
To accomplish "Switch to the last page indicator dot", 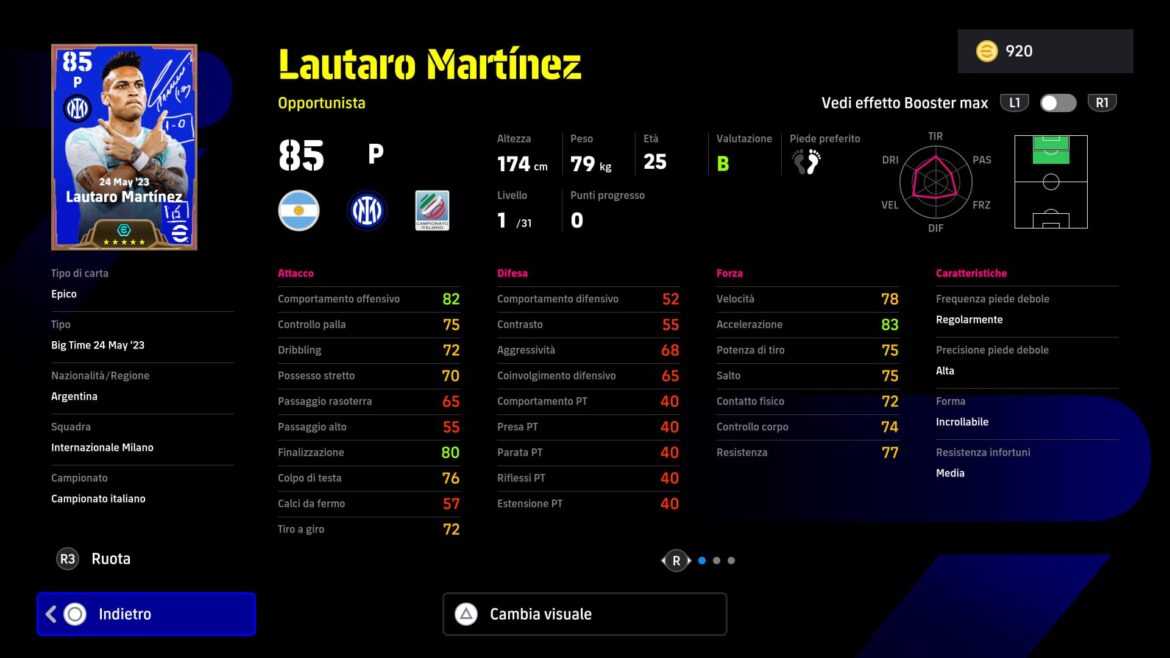I will 731,561.
